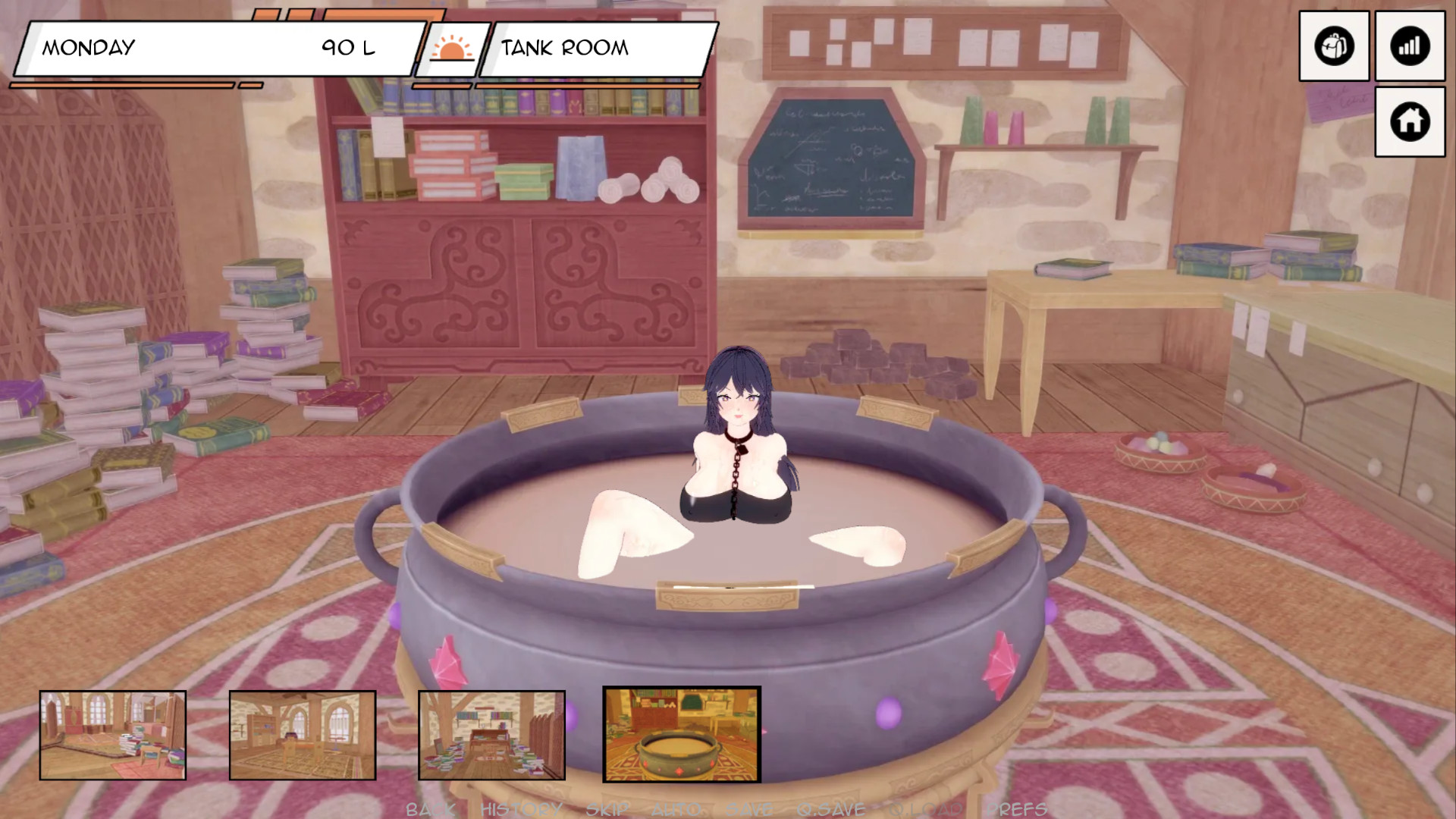
Task: Click Back in the bottom quick menu
Action: point(430,809)
